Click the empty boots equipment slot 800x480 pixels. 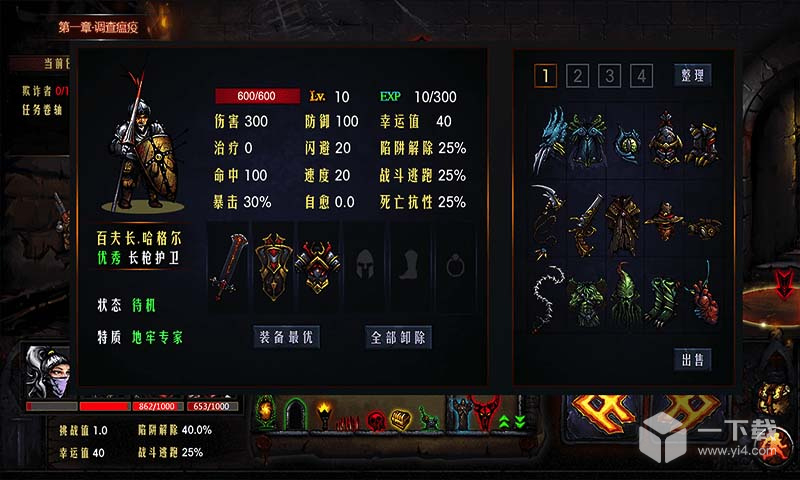click(410, 270)
